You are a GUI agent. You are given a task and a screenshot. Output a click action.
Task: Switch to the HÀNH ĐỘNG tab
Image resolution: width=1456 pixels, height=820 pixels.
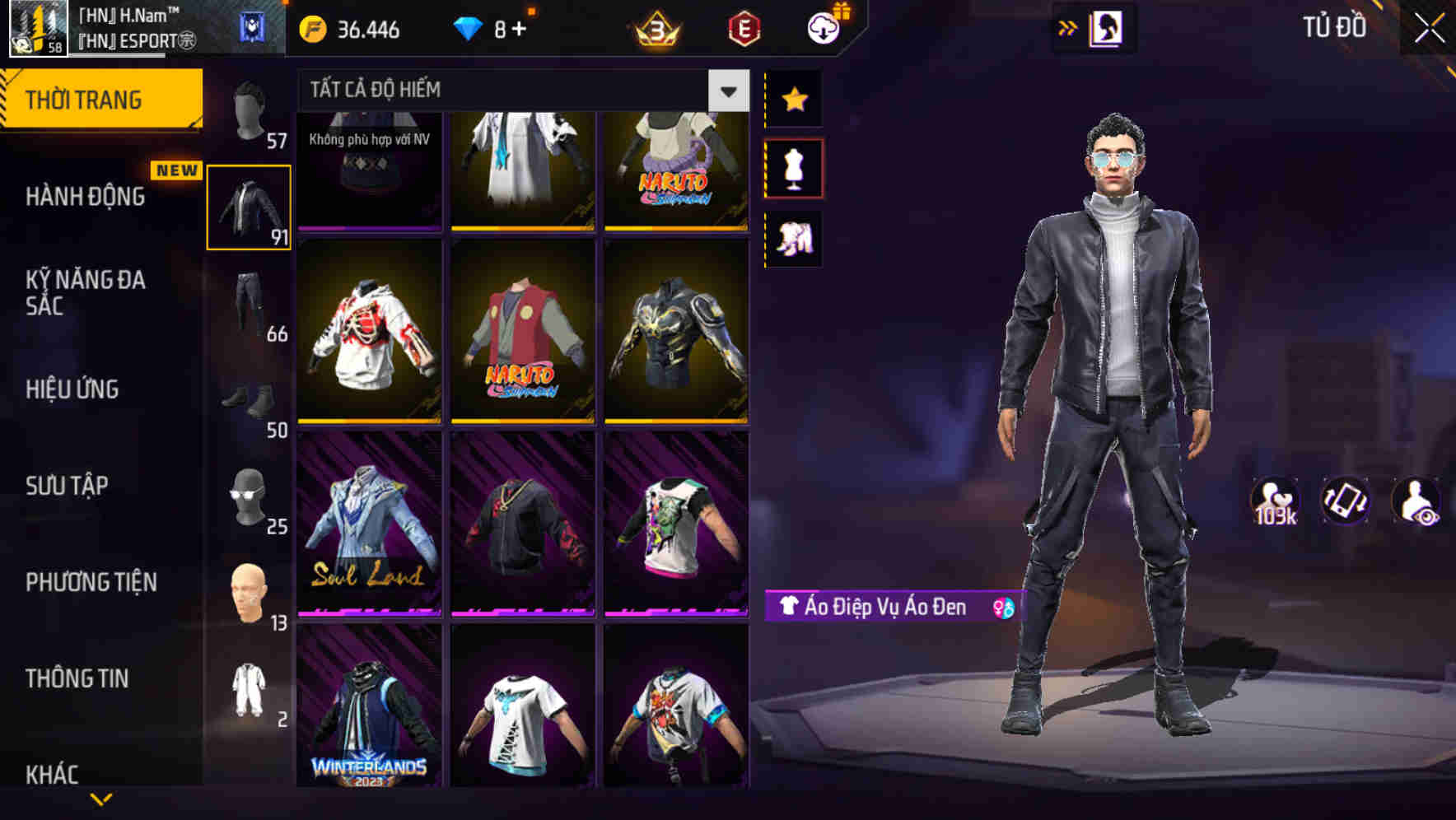click(87, 196)
